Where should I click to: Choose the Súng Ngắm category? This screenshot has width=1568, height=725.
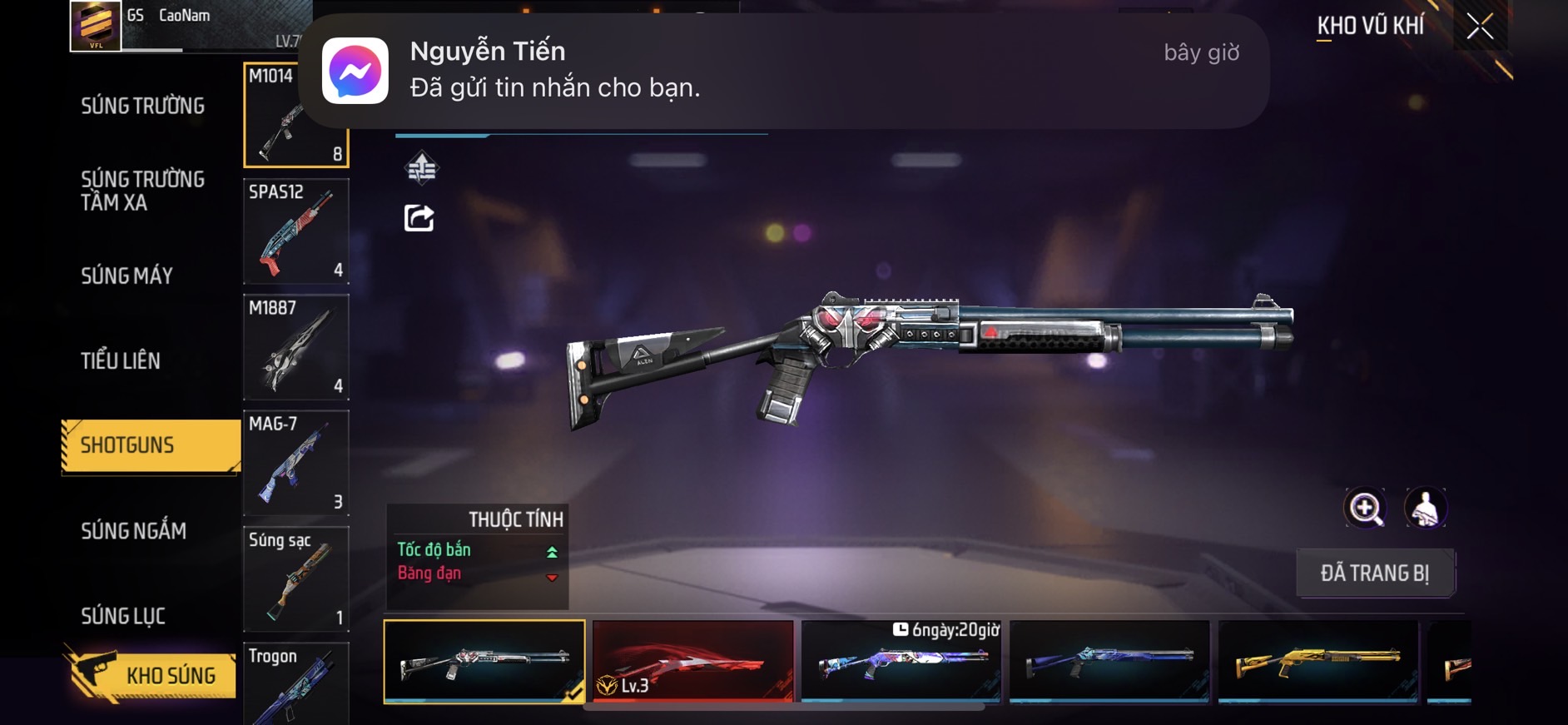pos(133,531)
